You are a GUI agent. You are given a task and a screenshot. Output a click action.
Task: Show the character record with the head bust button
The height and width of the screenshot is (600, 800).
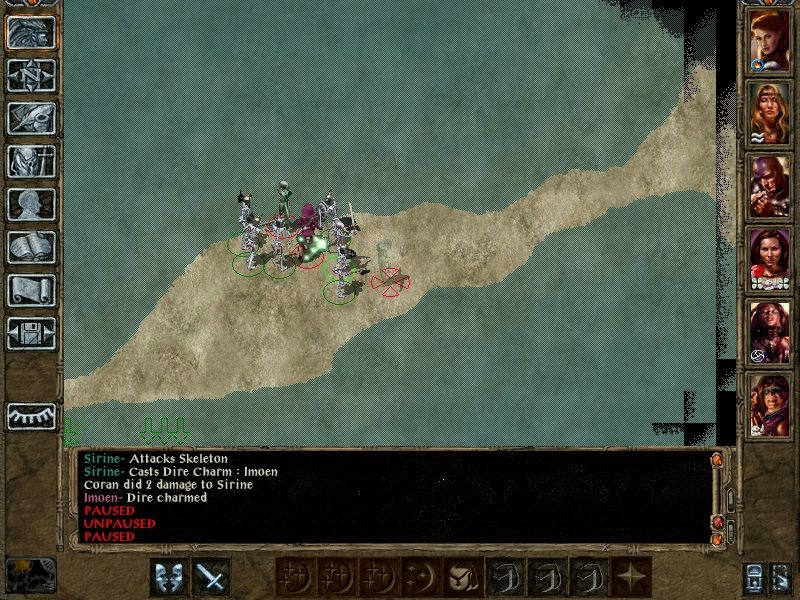31,204
